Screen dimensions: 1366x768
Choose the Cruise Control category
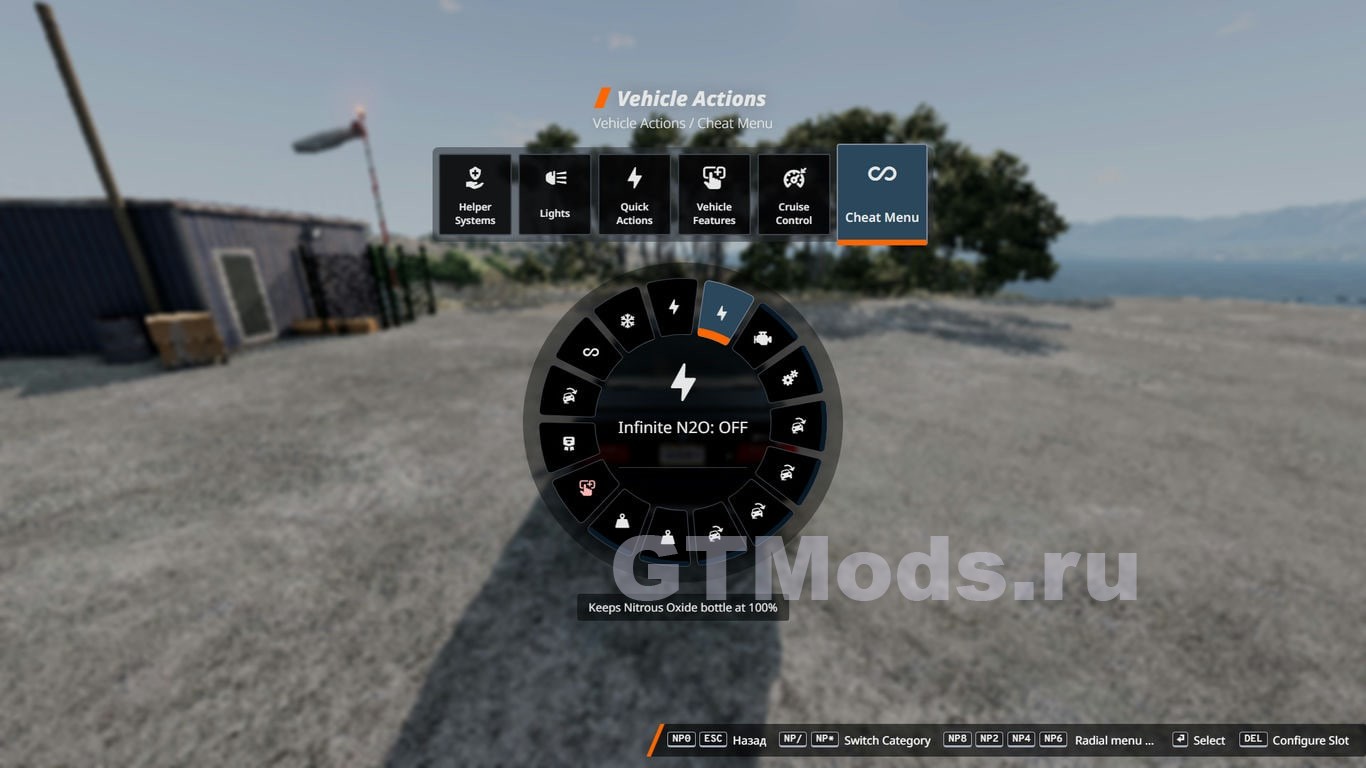pos(794,194)
